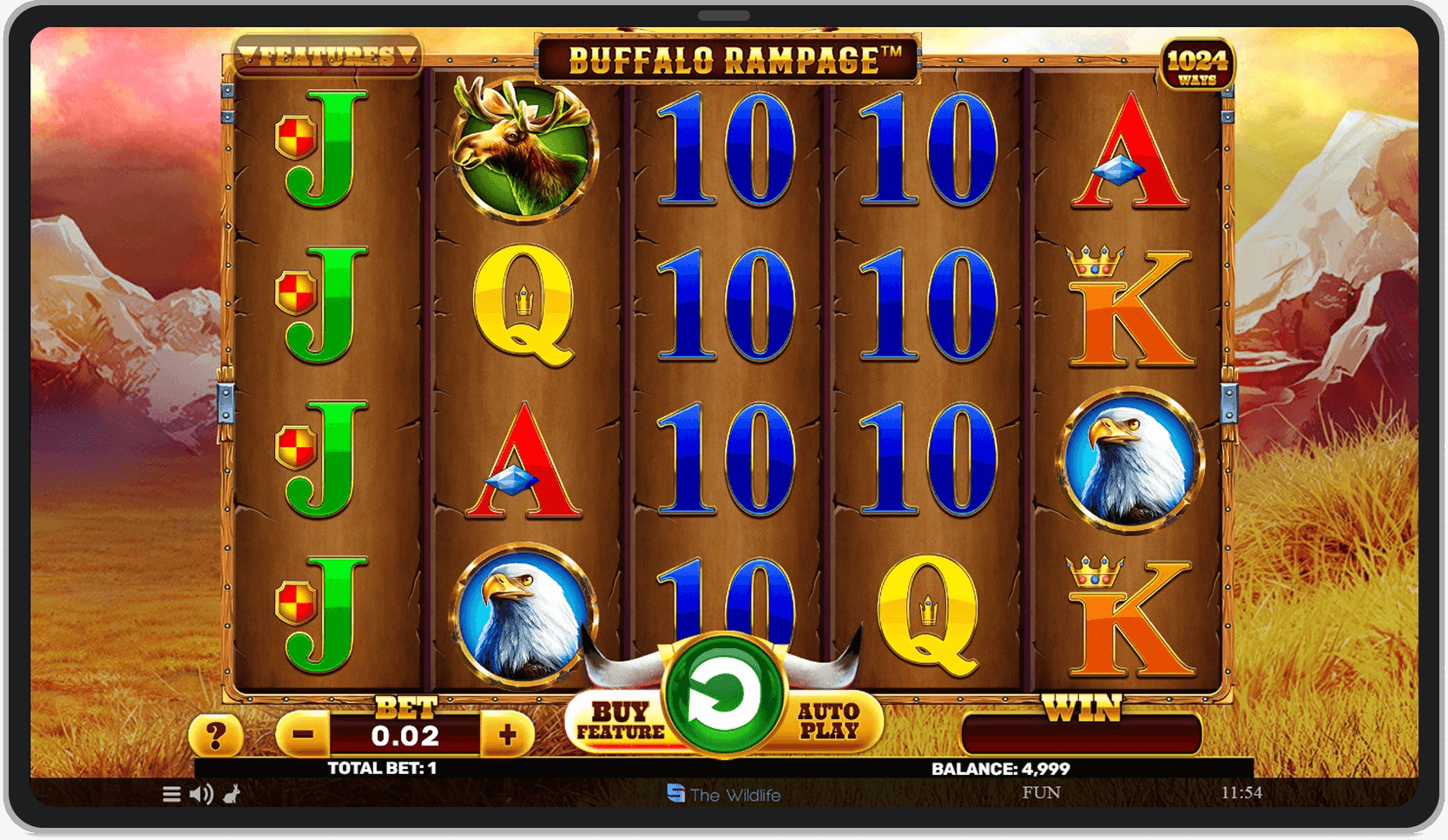Open the game menu using the hamburger icon
This screenshot has width=1448, height=840.
(170, 793)
